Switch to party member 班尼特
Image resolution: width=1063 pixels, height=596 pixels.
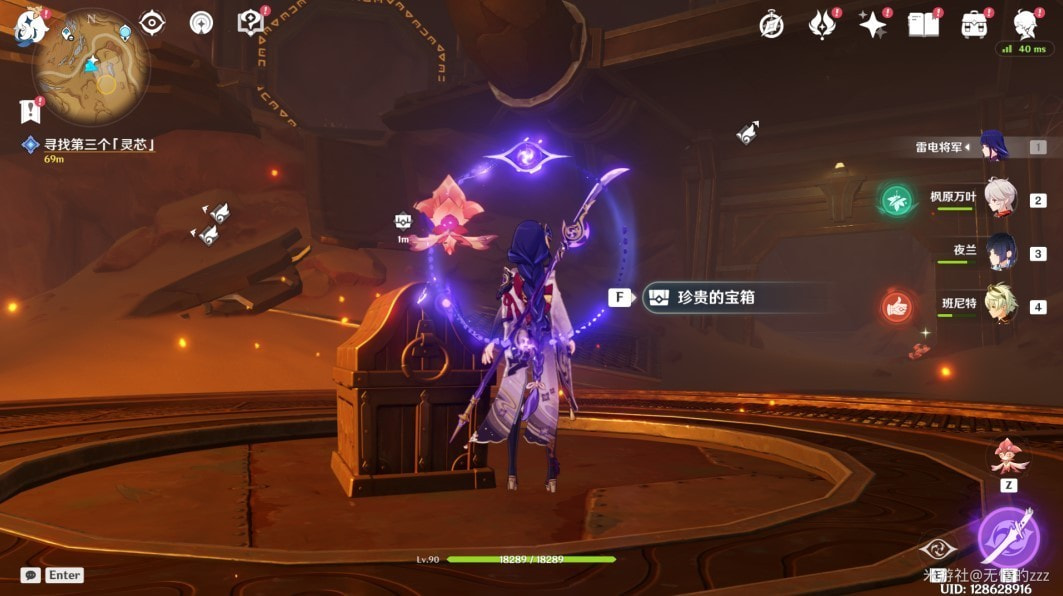[1000, 305]
